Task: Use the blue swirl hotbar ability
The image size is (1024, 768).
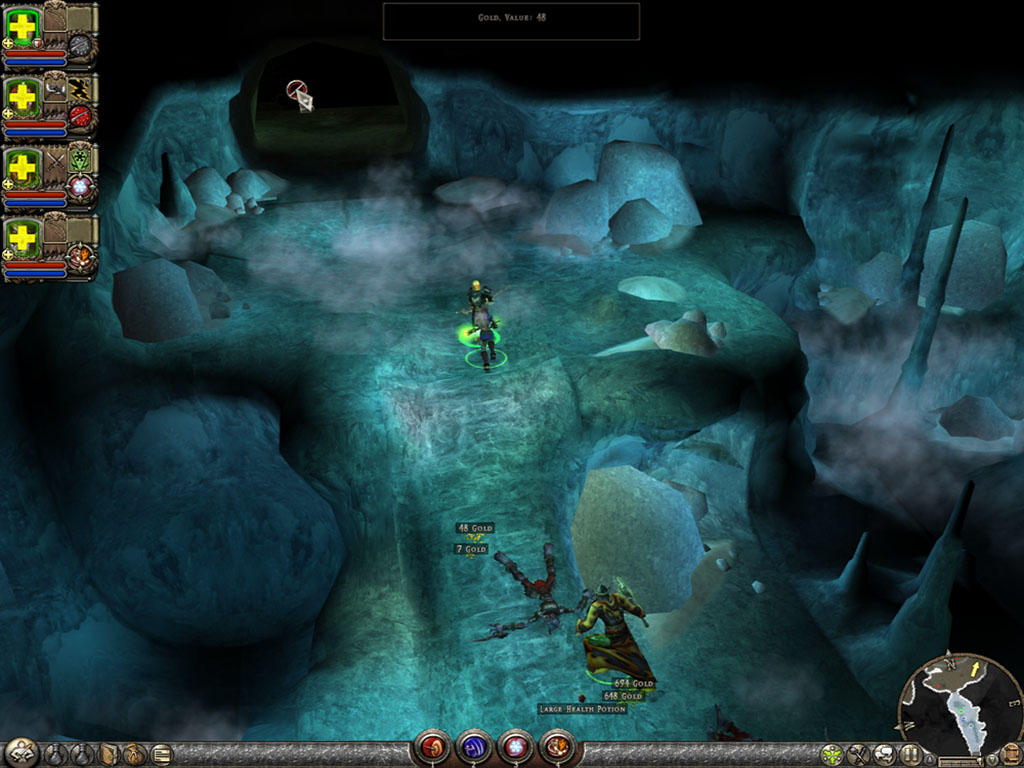Action: point(473,746)
